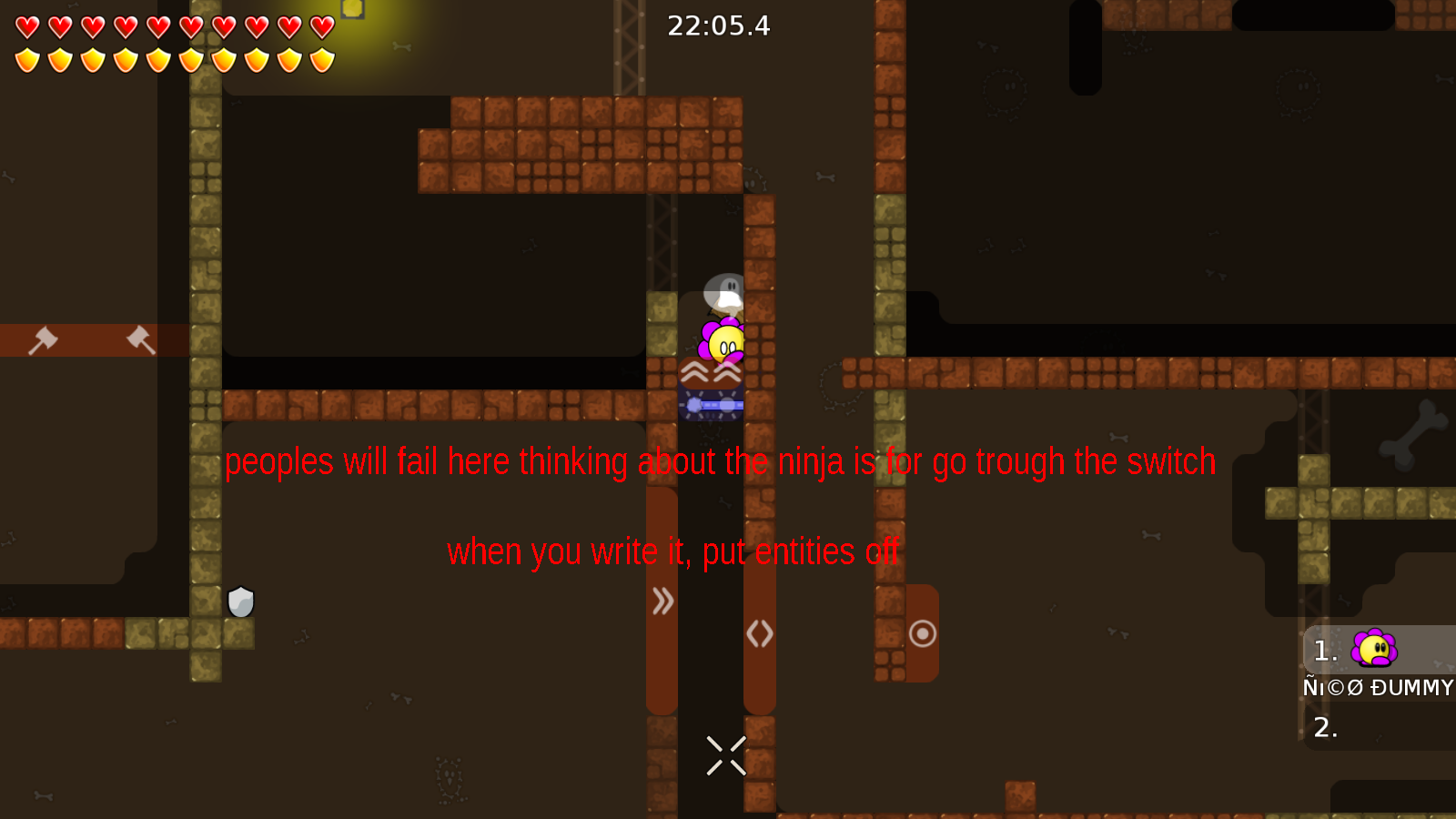Click the bullseye target marker
The height and width of the screenshot is (819, 1456).
(x=923, y=632)
